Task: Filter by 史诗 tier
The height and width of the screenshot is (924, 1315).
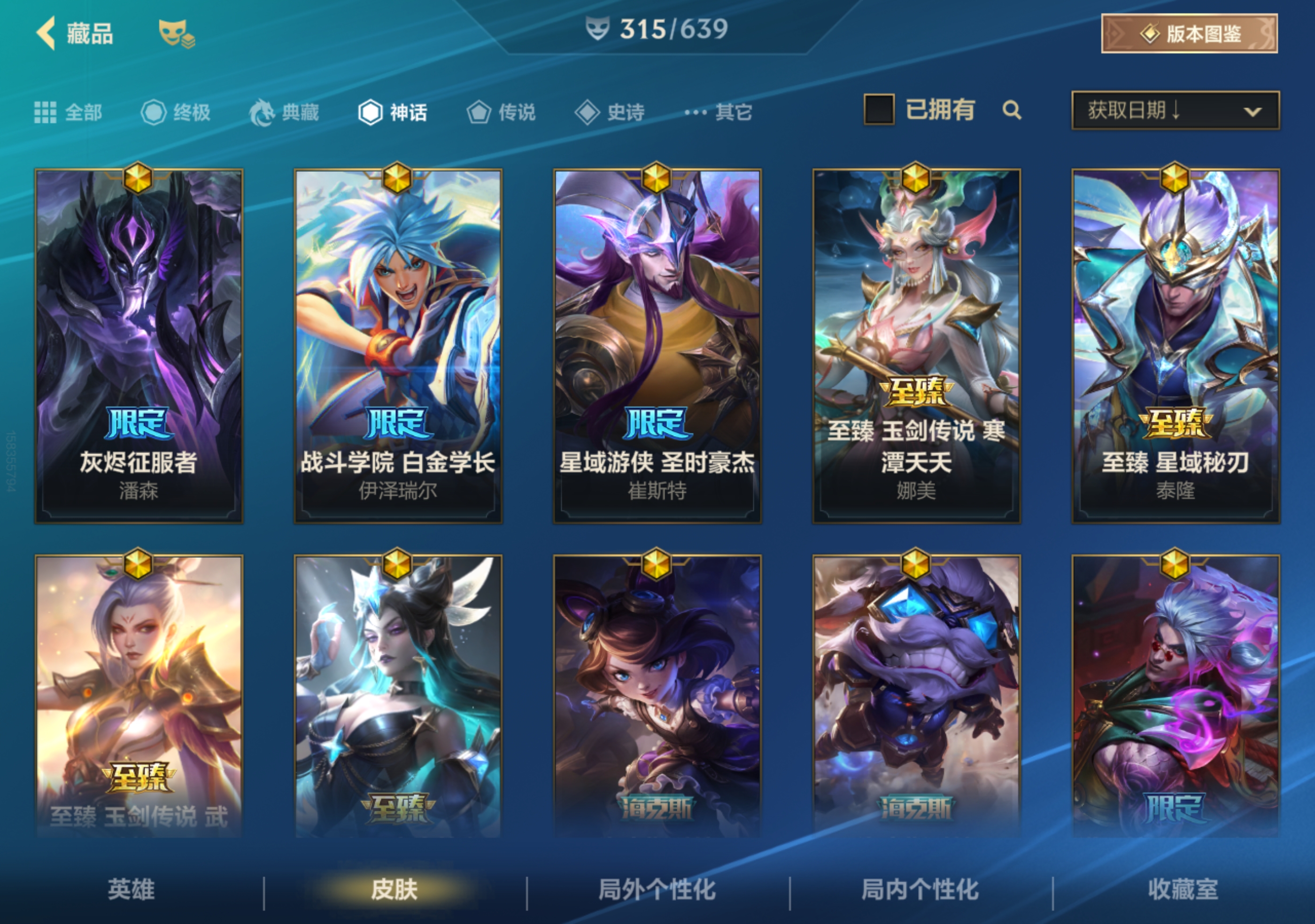Action: pos(610,112)
